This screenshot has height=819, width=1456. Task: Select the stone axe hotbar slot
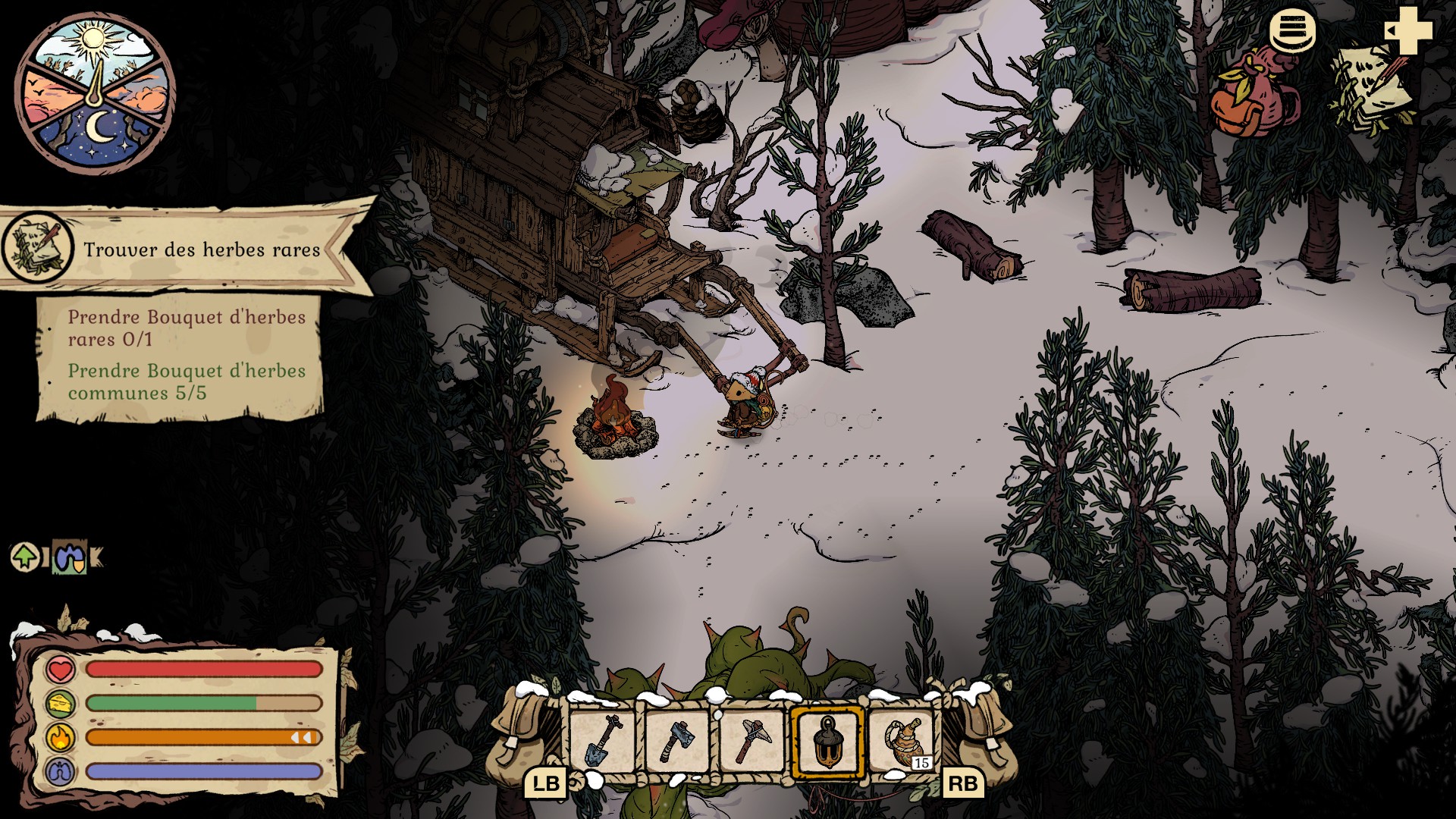click(x=677, y=741)
